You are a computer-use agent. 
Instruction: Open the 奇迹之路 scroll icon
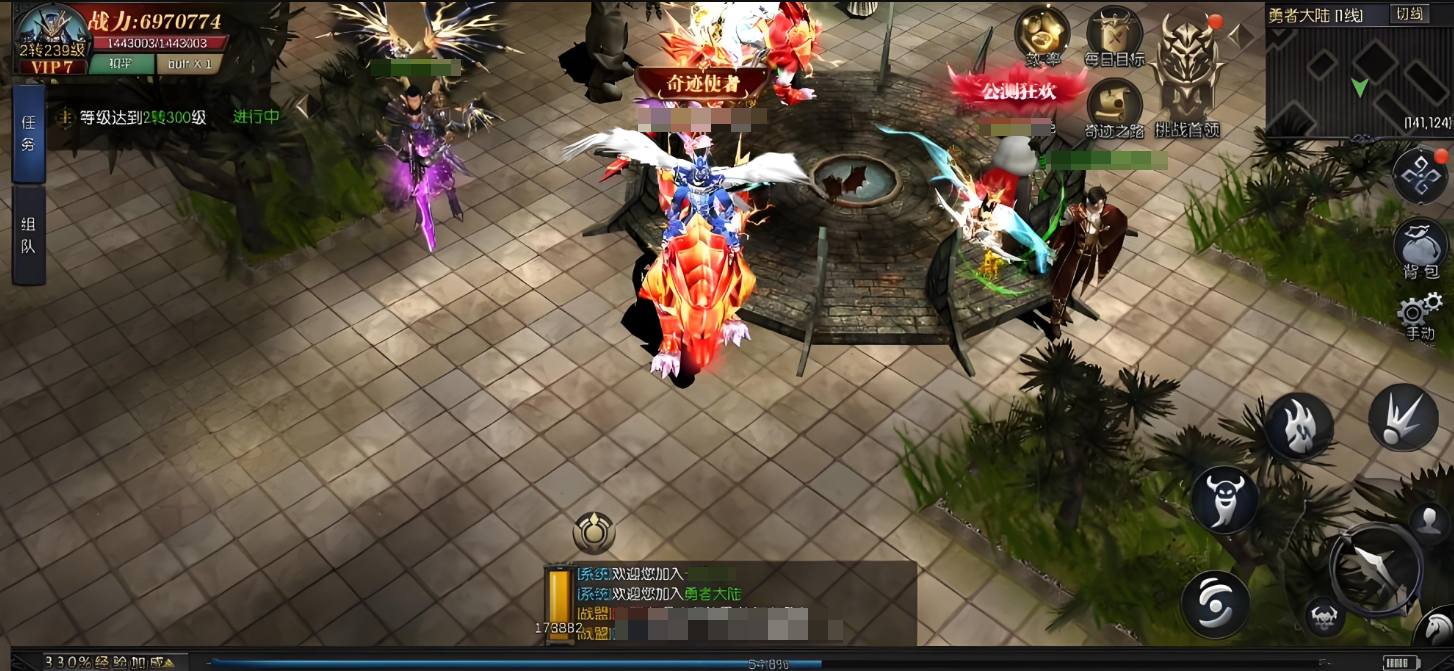coord(1114,107)
